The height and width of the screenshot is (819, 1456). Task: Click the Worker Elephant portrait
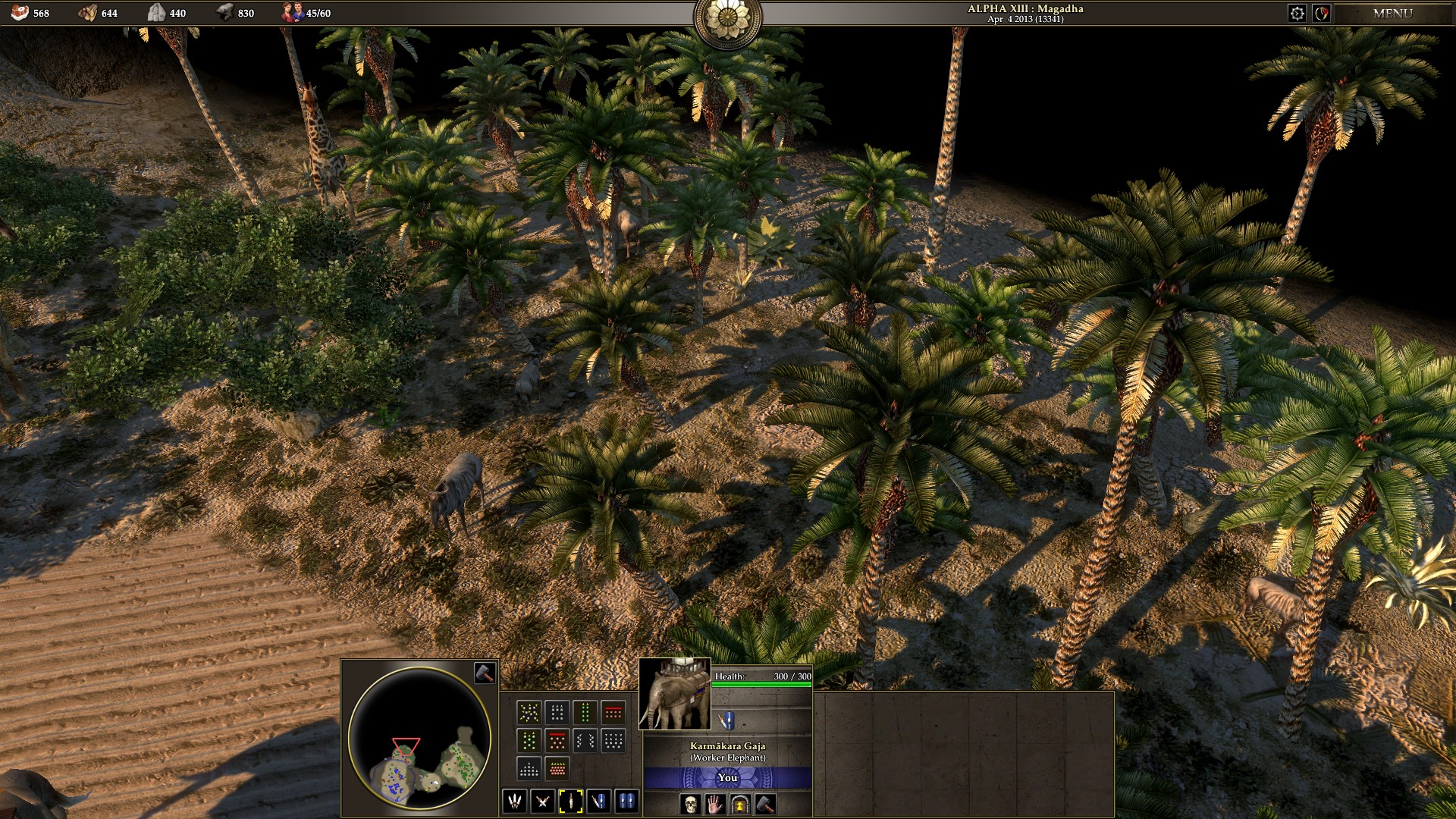(x=674, y=694)
